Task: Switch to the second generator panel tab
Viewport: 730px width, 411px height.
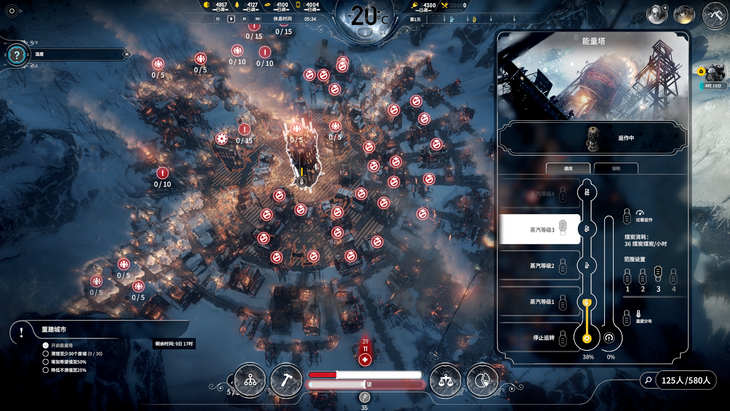Action: (x=615, y=168)
